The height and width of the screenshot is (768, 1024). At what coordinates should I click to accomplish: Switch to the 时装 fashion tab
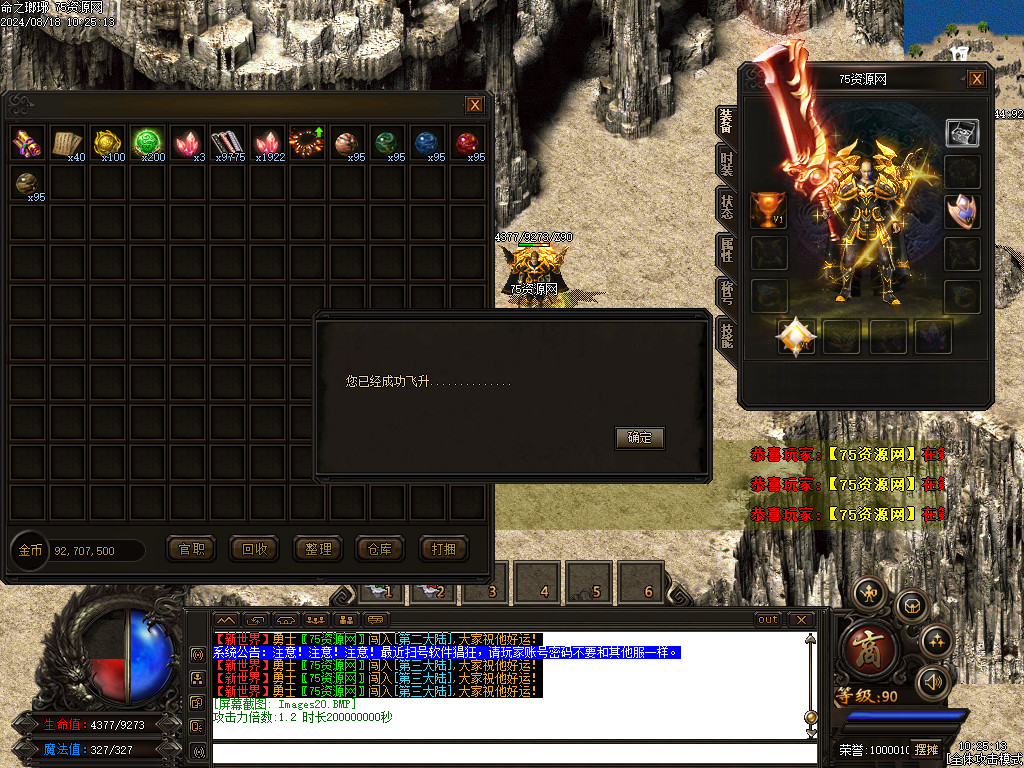[x=726, y=161]
